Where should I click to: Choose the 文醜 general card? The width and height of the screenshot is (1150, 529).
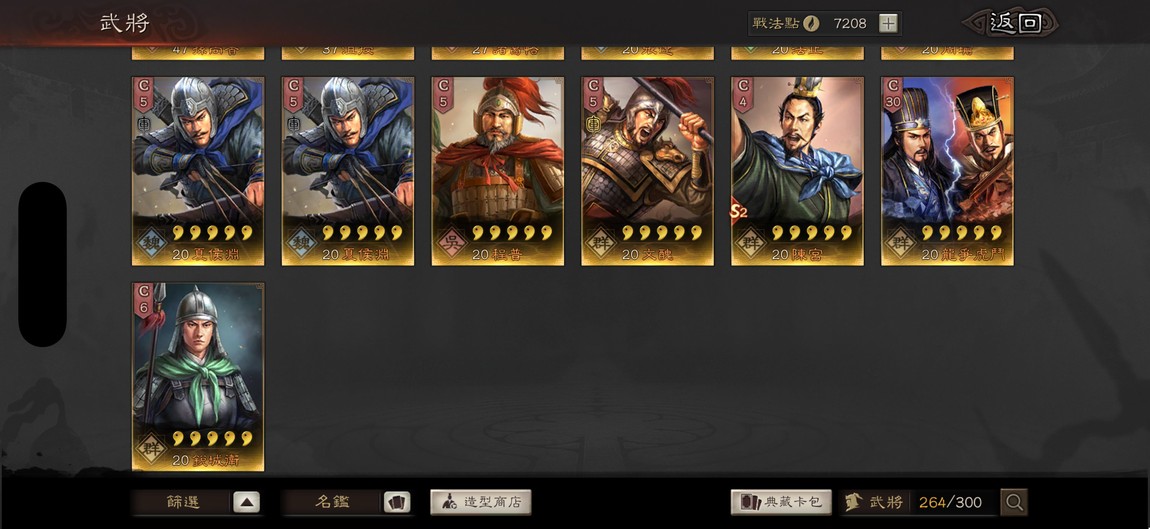click(x=647, y=170)
